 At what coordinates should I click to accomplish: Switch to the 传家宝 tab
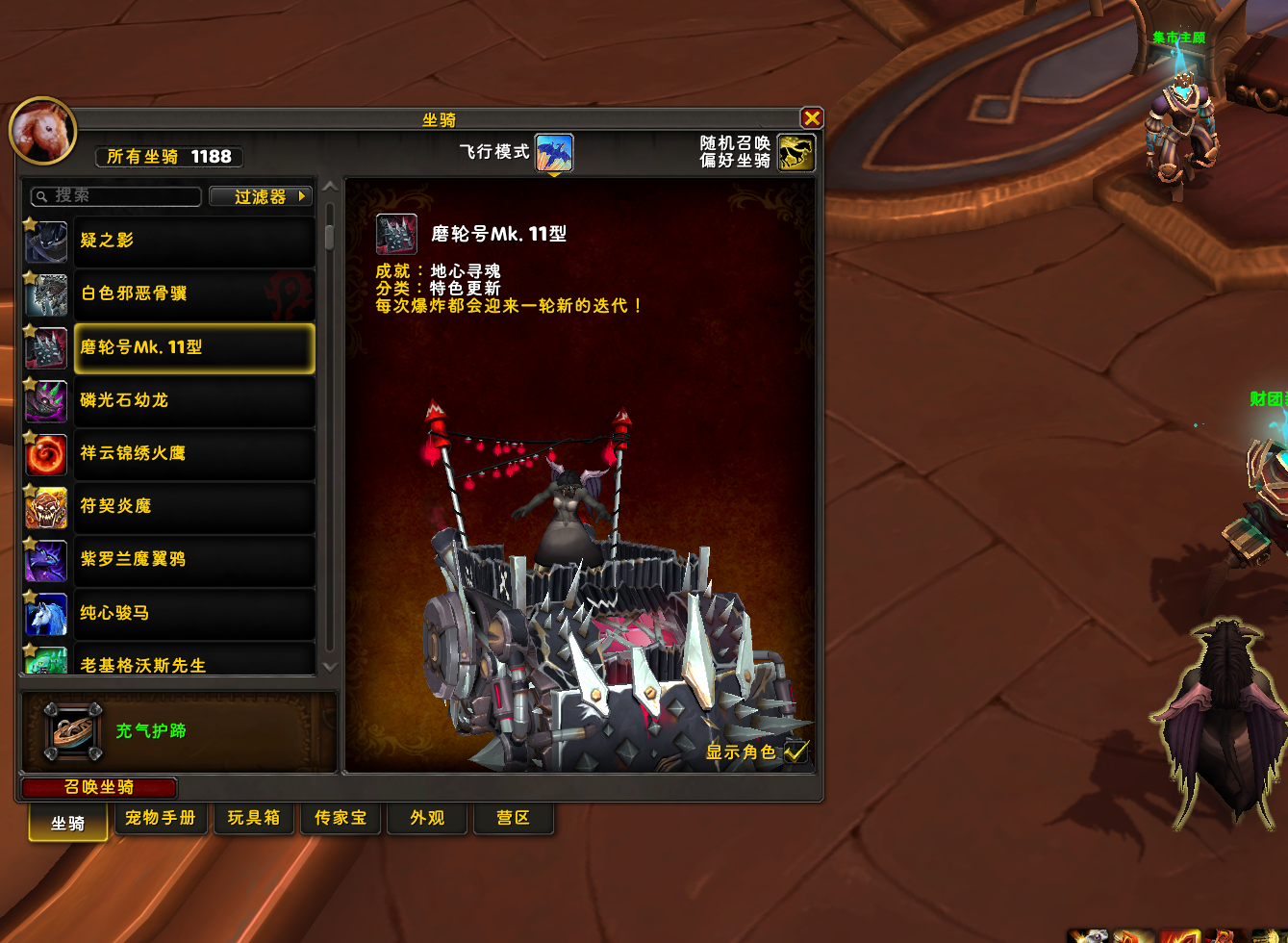[341, 818]
